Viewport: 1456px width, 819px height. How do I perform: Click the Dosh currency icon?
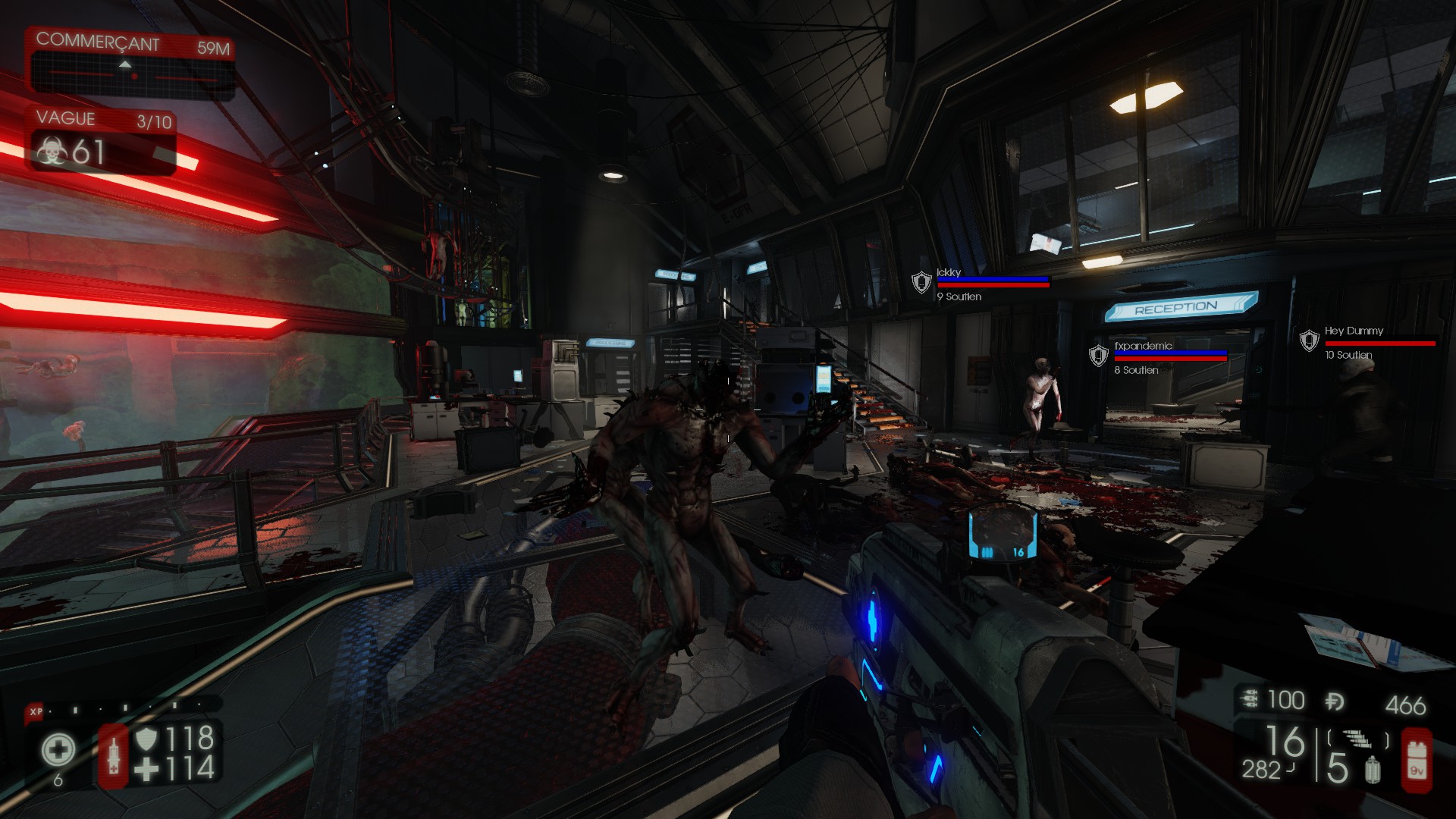click(1335, 701)
